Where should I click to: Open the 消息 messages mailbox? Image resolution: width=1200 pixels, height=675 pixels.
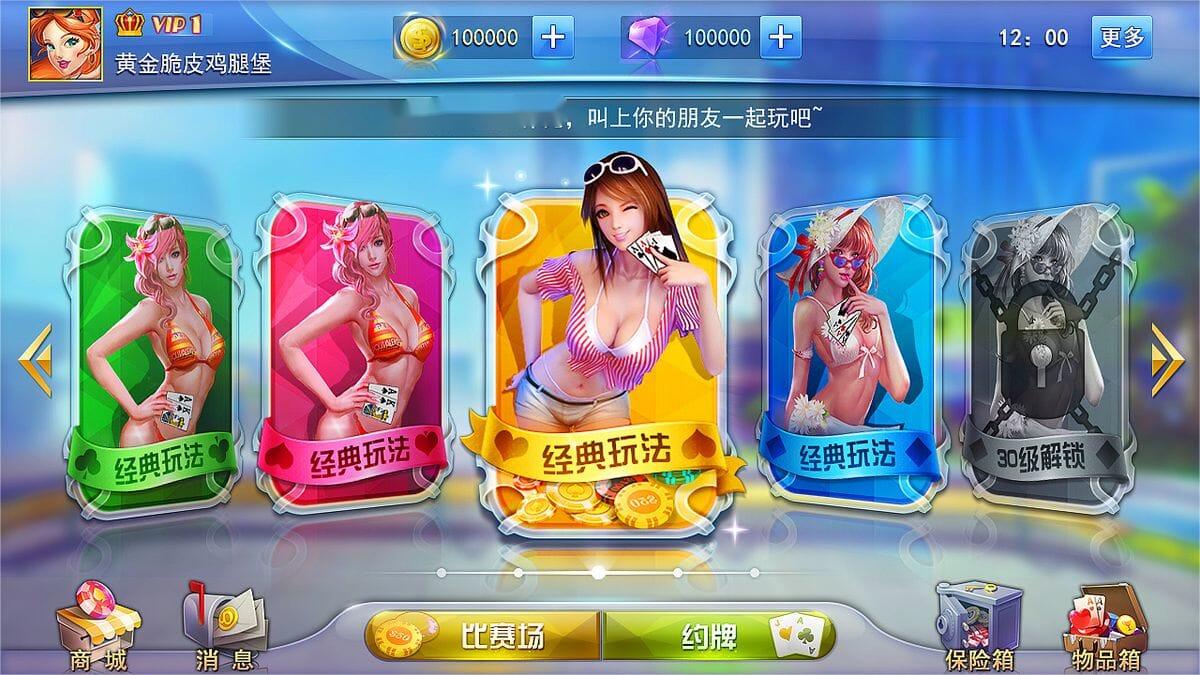(223, 627)
